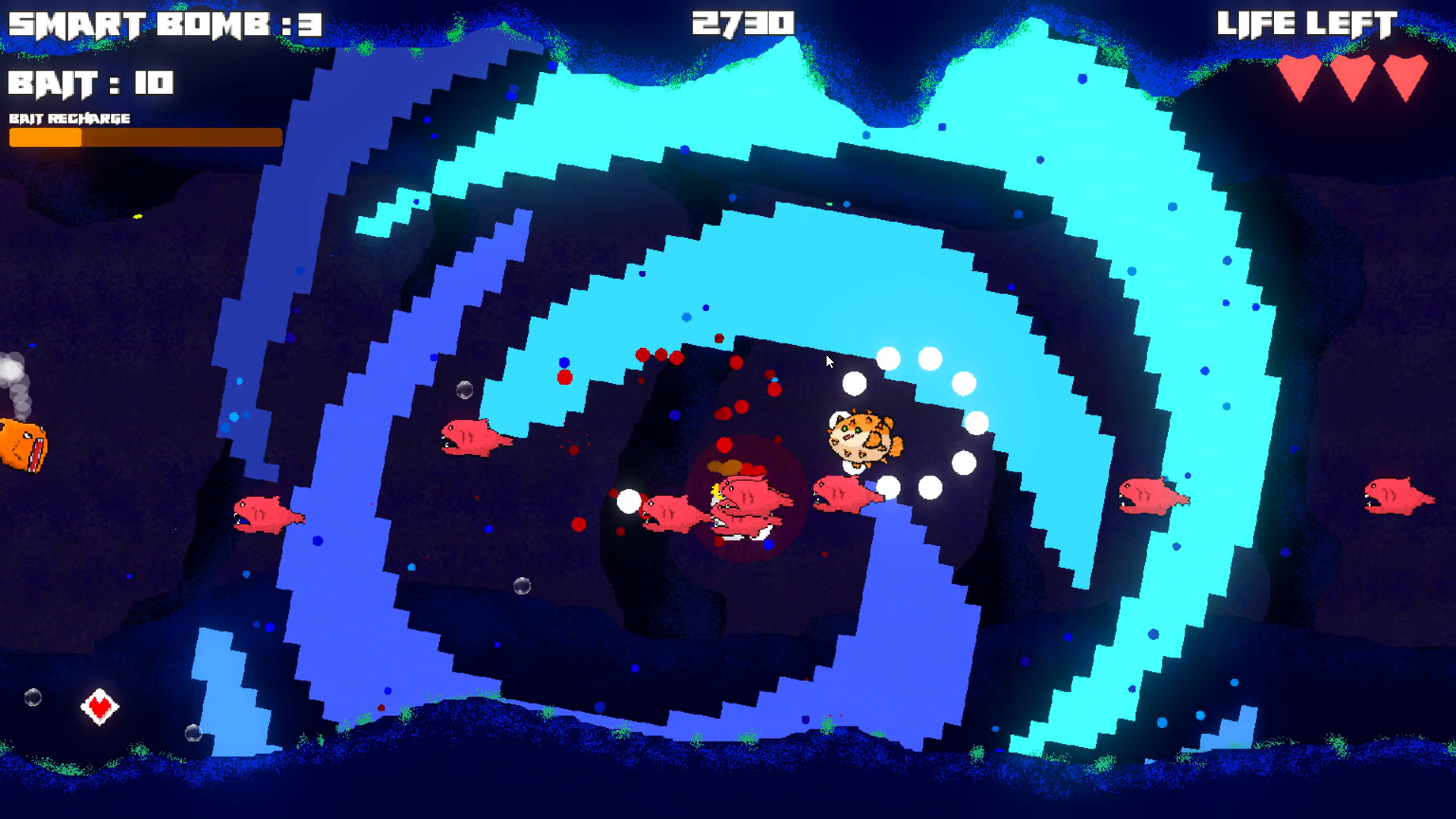Select the red piranha at far right edge
1456x819 pixels.
[x=1399, y=497]
